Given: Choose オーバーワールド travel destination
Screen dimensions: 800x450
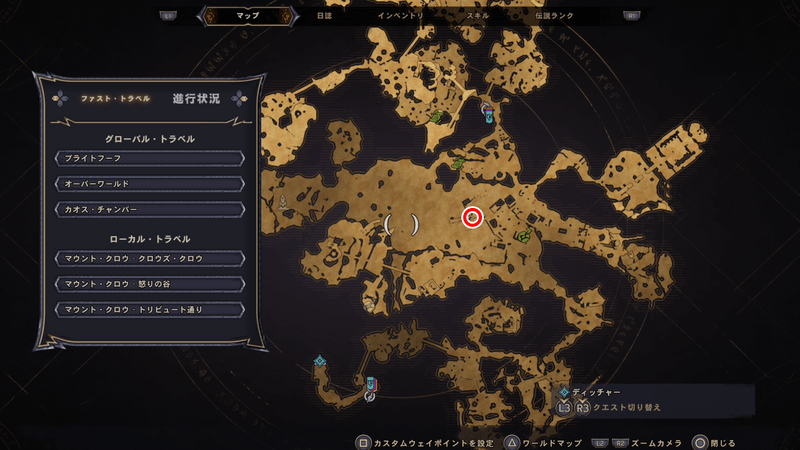Looking at the screenshot, I should pyautogui.click(x=150, y=184).
